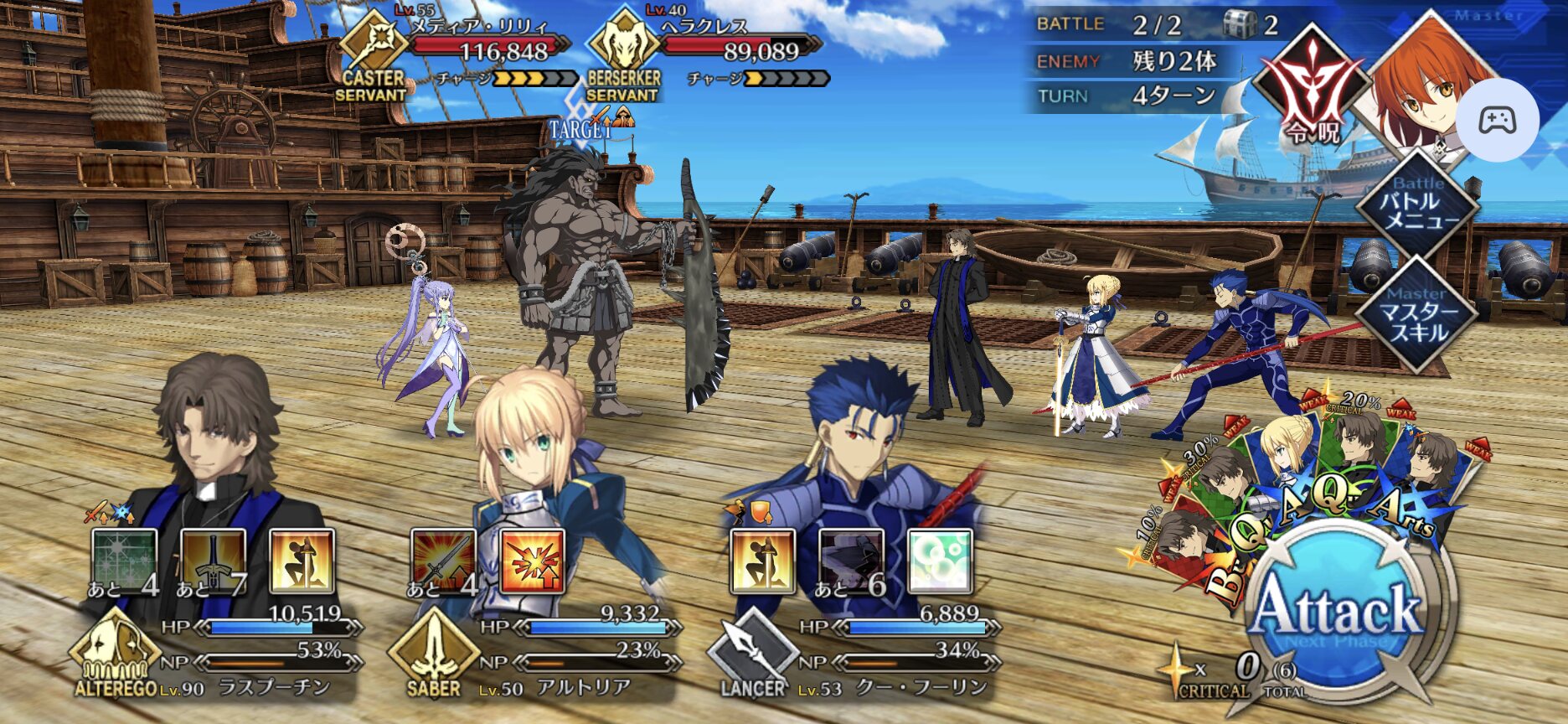The height and width of the screenshot is (724, 1568).
Task: Open the gamepad overlay button
Action: click(1497, 121)
